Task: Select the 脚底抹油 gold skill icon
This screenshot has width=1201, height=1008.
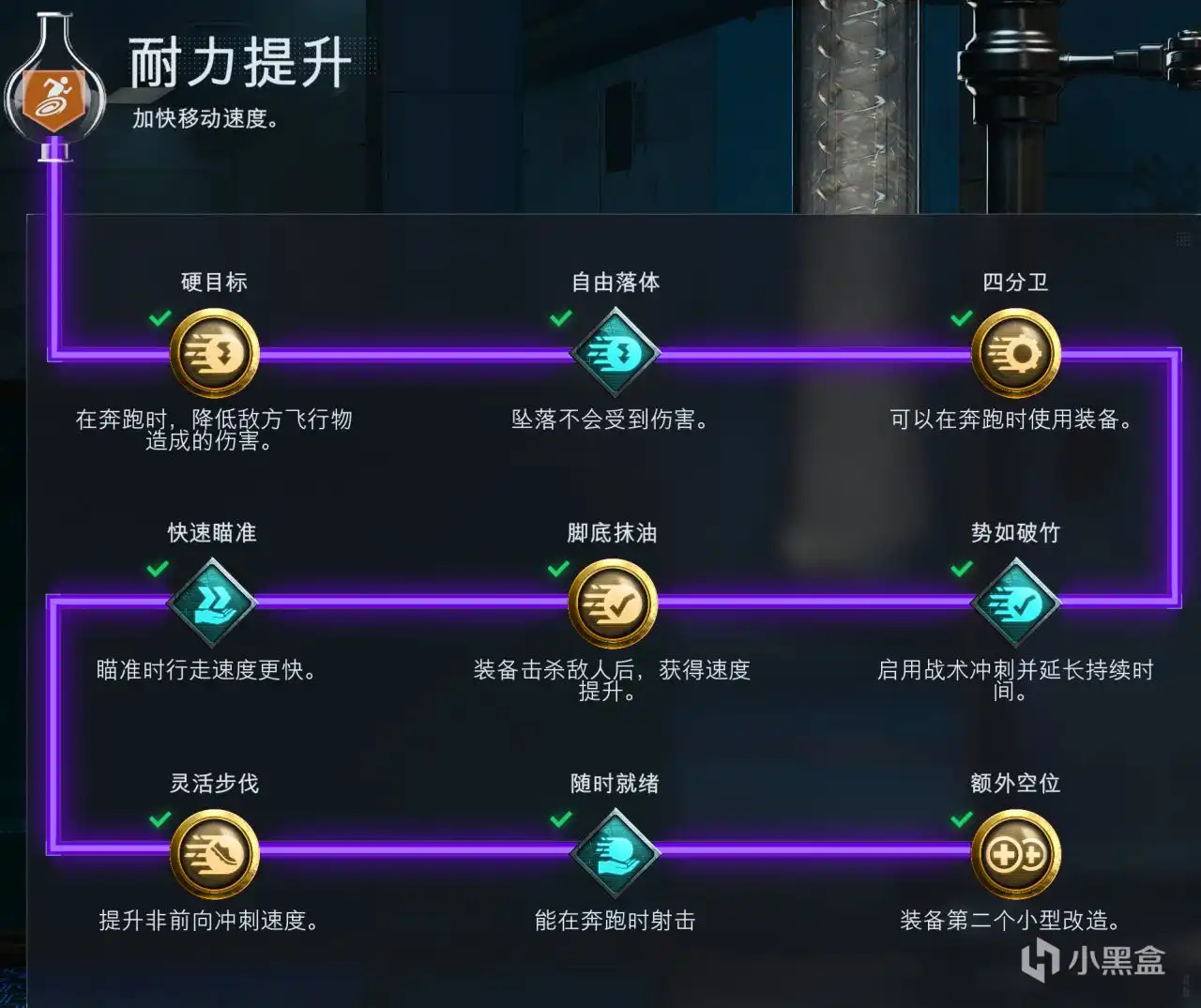Action: [x=612, y=603]
